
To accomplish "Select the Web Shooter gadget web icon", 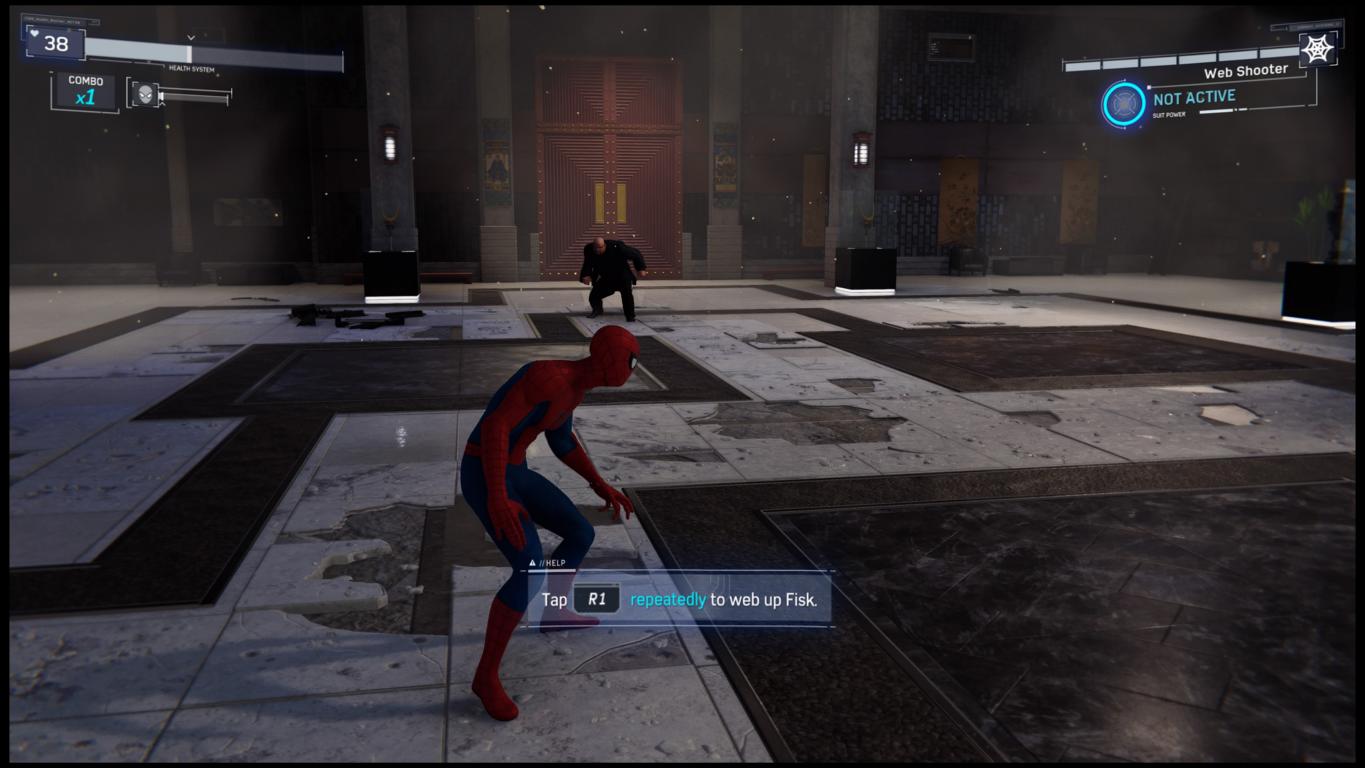I will [1318, 49].
